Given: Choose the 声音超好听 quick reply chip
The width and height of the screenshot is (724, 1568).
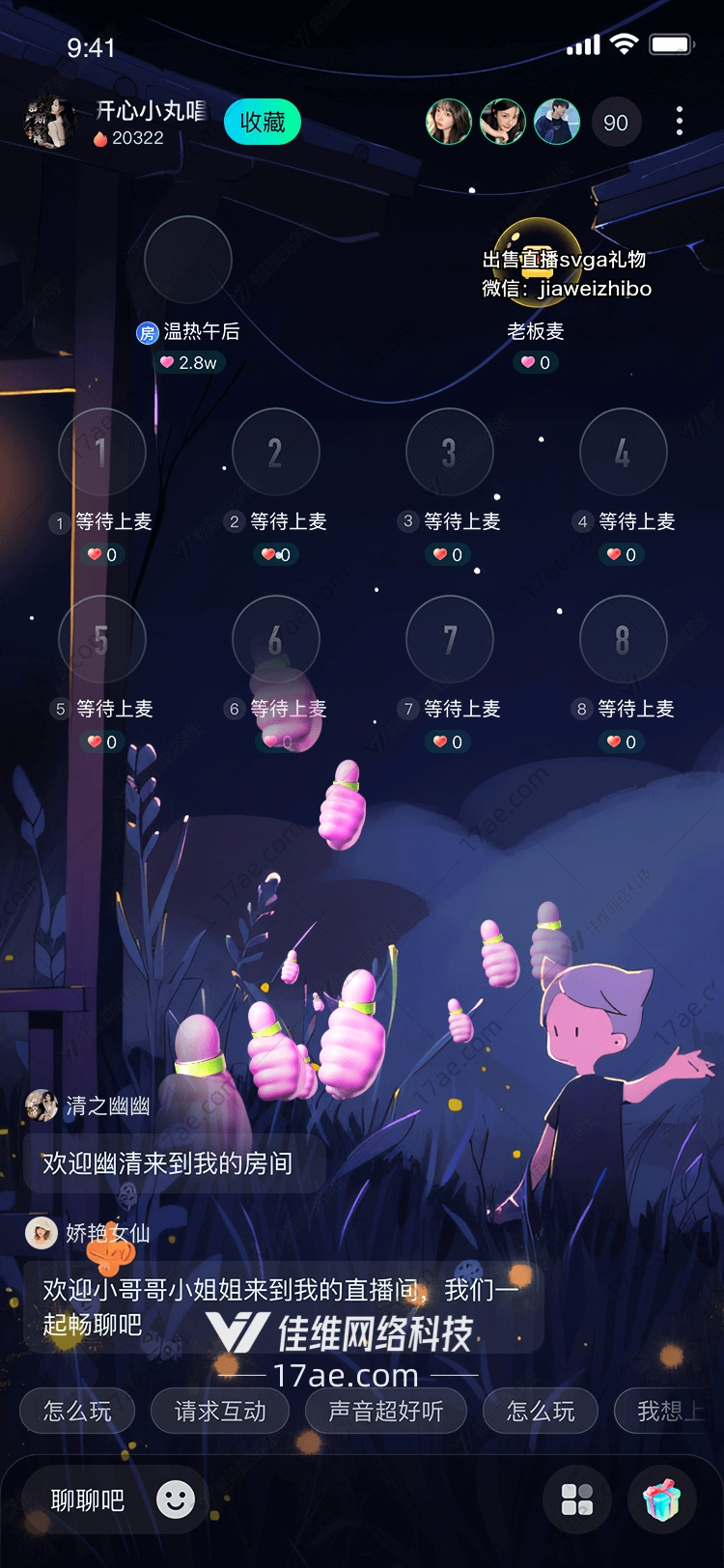Looking at the screenshot, I should 386,1412.
